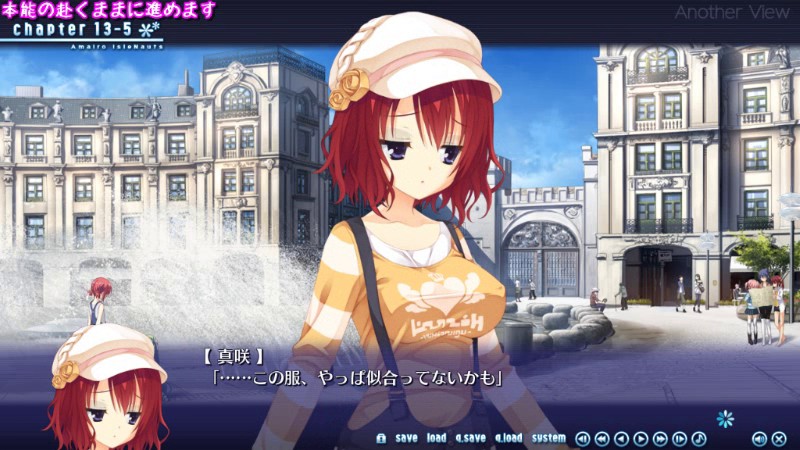This screenshot has height=450, width=800.
Task: Click the save button
Action: [406, 438]
